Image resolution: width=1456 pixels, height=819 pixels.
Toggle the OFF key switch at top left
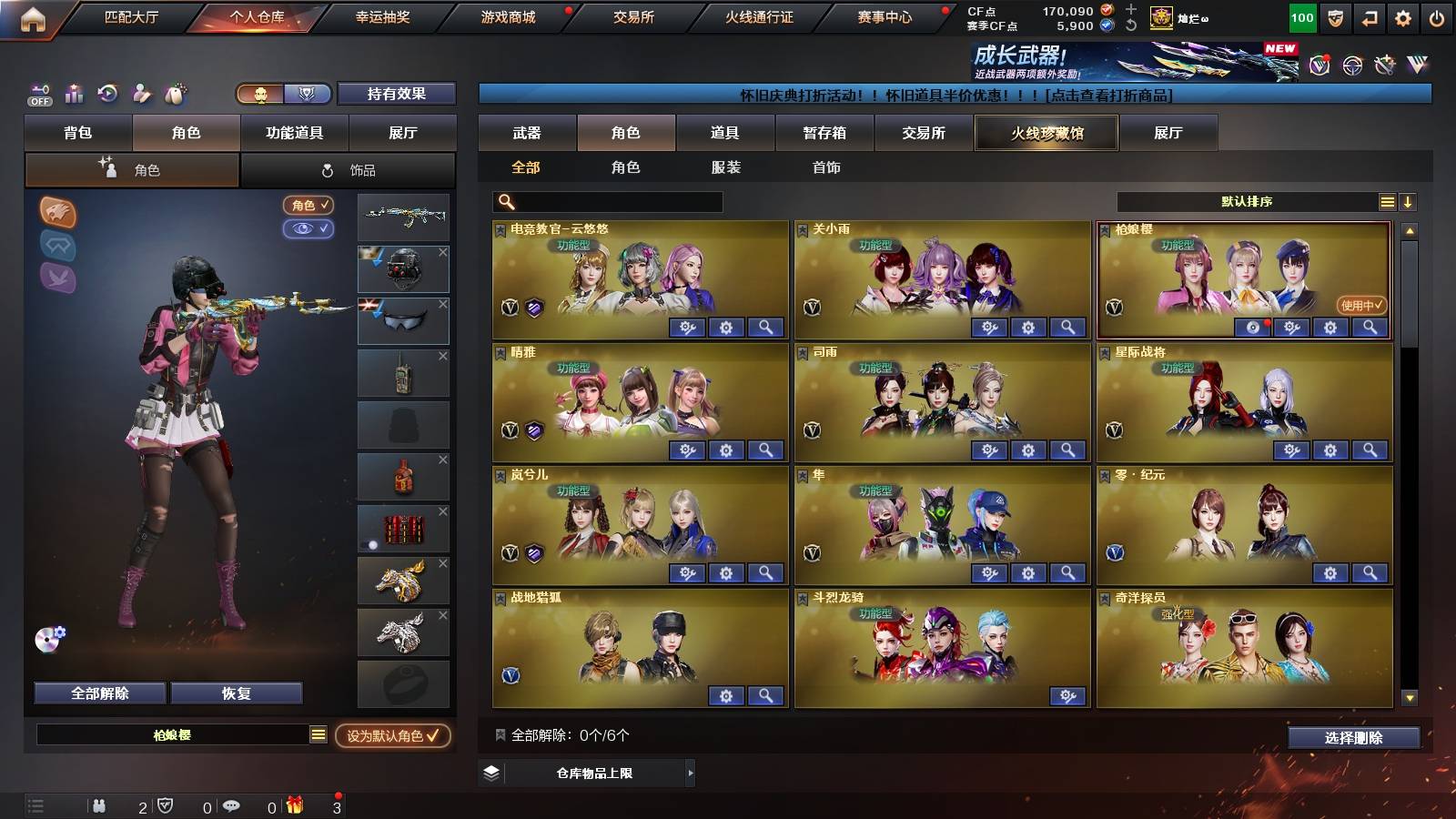(x=38, y=95)
